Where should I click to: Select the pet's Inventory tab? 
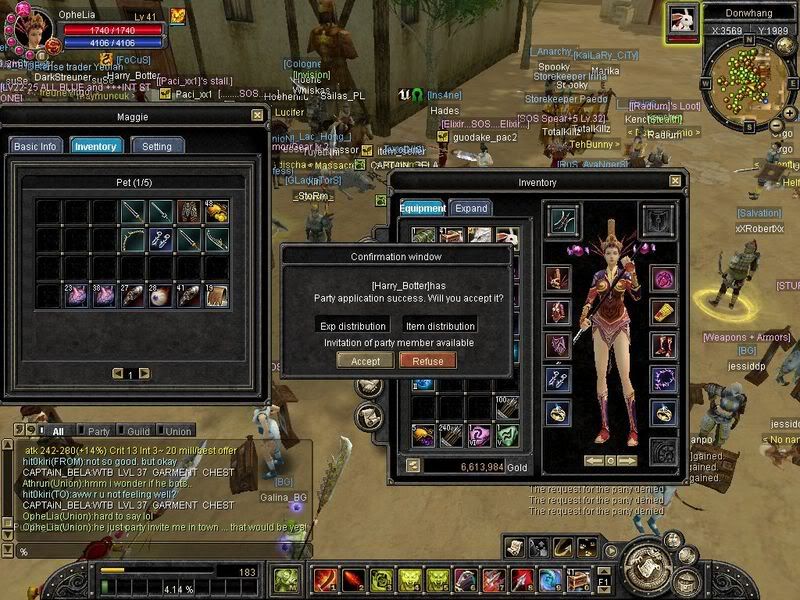[96, 146]
